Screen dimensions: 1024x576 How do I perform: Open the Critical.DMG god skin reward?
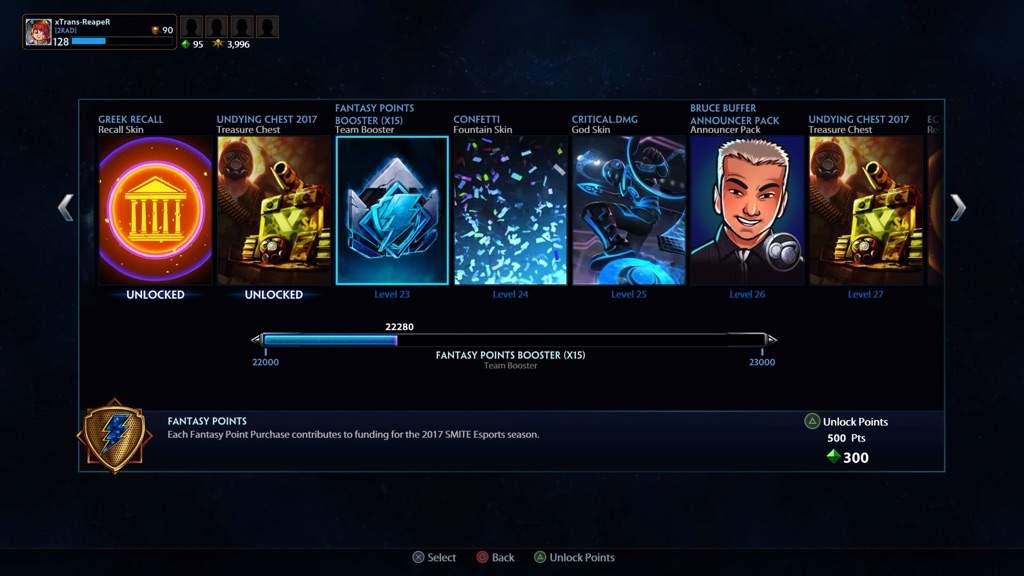pos(629,210)
